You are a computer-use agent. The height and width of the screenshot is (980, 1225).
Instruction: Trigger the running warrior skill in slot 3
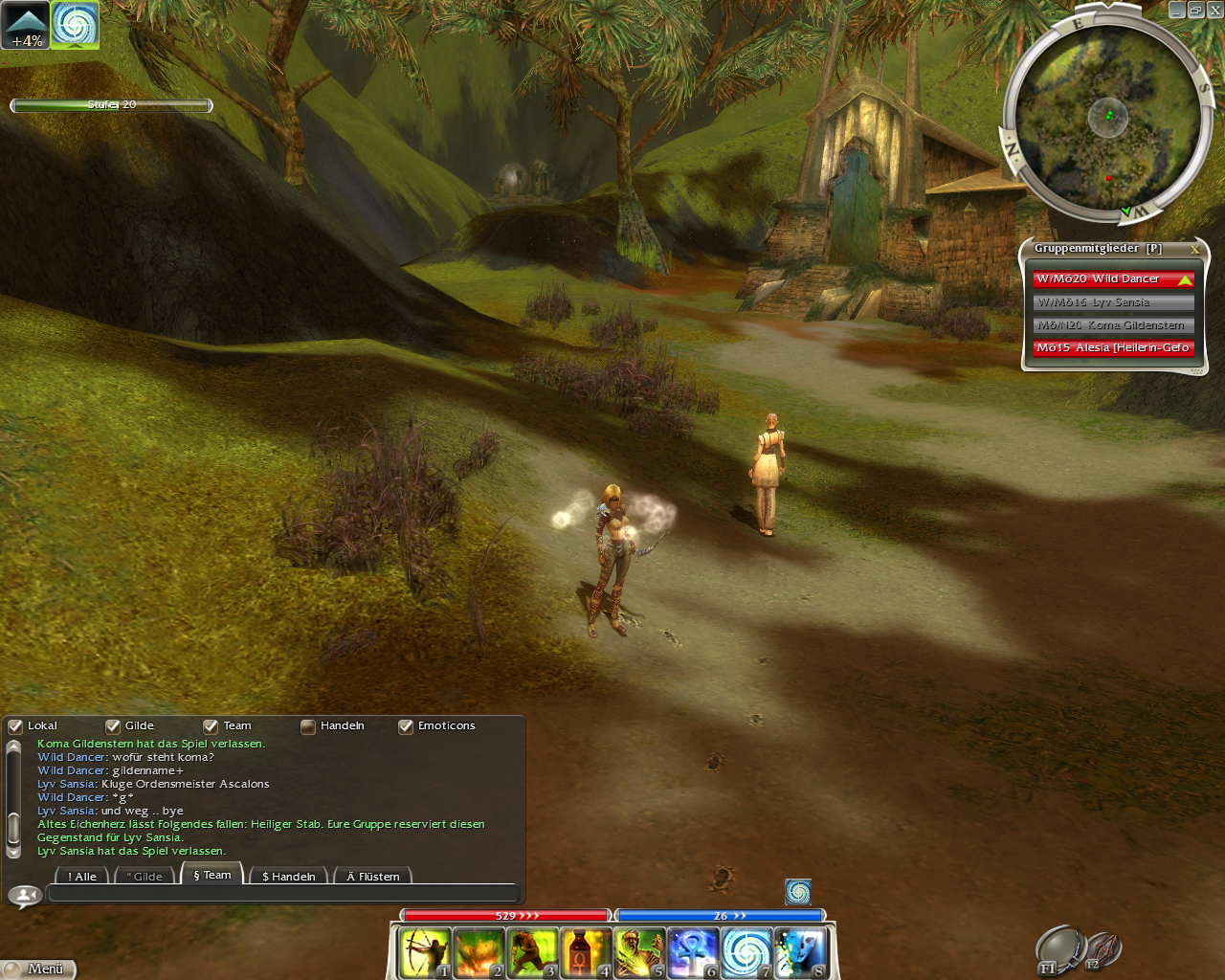(531, 952)
